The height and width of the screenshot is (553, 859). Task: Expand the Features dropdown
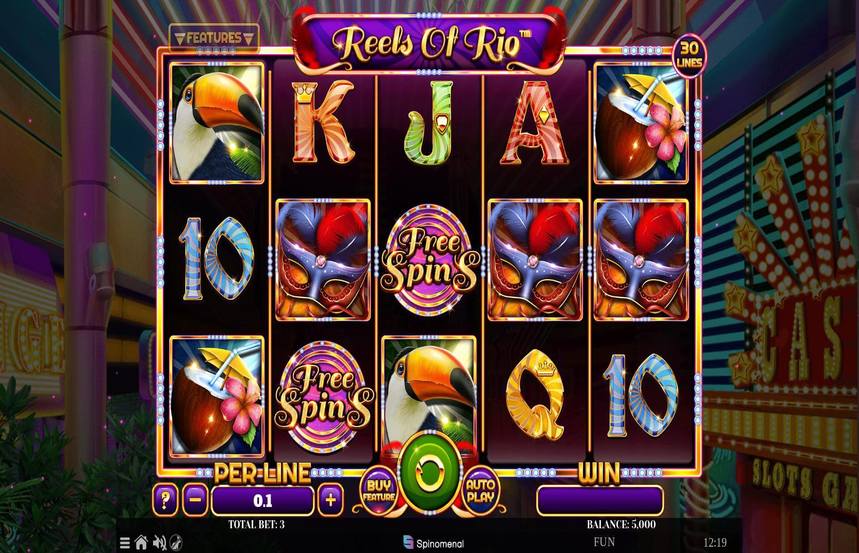click(x=214, y=38)
